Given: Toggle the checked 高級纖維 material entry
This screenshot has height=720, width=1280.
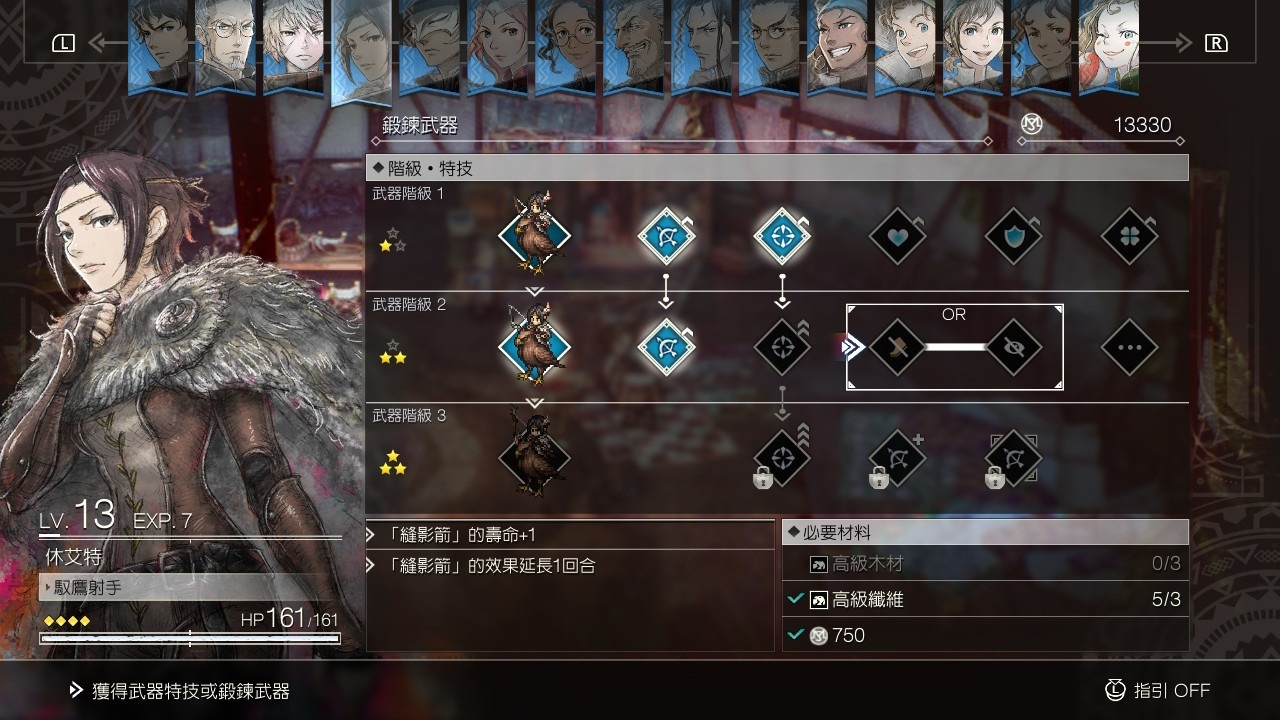Looking at the screenshot, I should pos(985,601).
